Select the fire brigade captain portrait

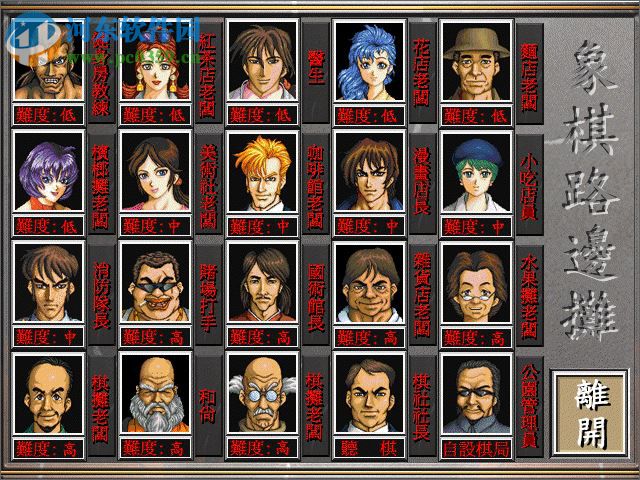(x=47, y=283)
